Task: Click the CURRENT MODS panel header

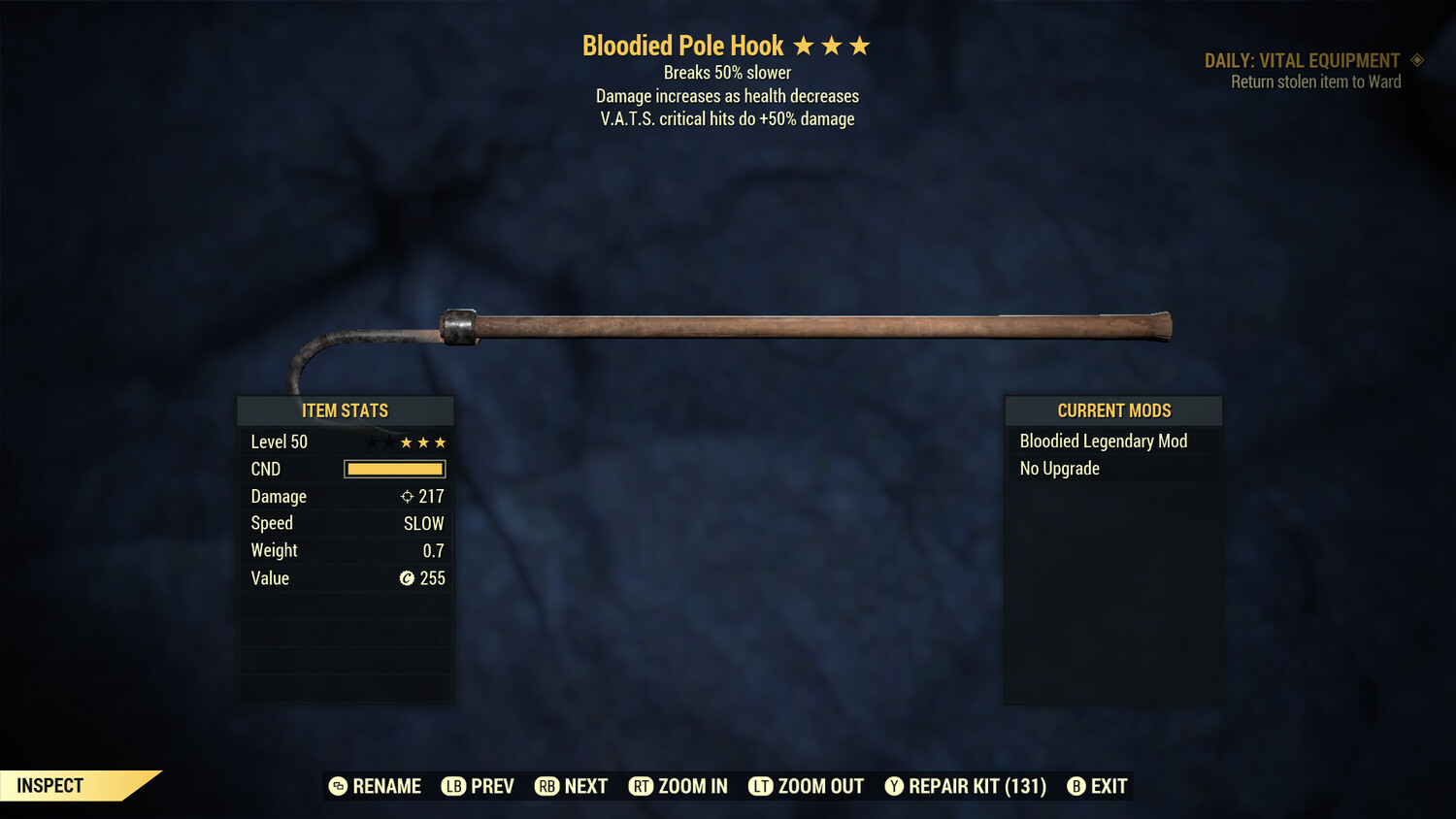Action: point(1113,410)
